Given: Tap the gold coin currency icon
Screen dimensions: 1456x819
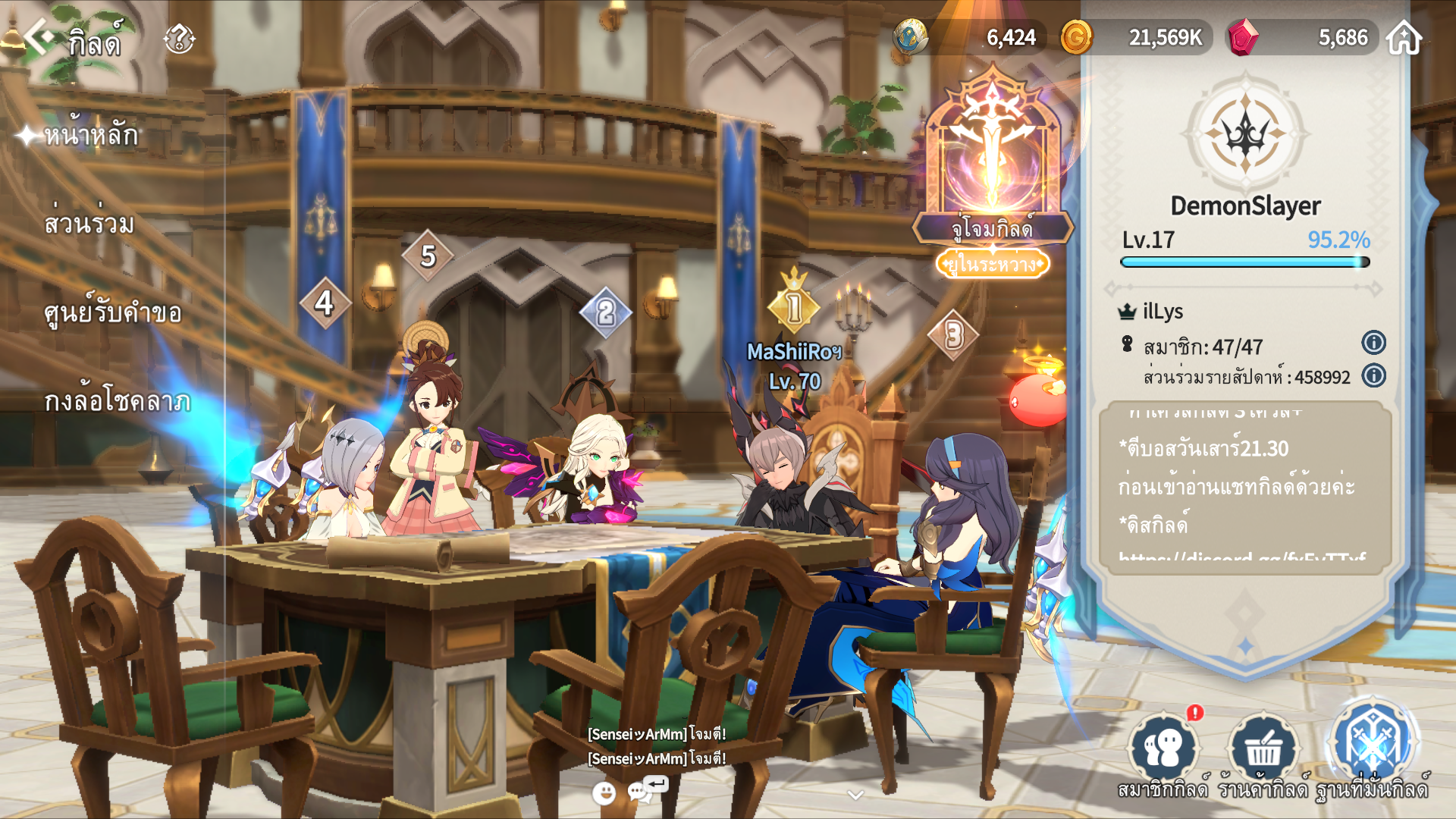Looking at the screenshot, I should tap(1075, 37).
